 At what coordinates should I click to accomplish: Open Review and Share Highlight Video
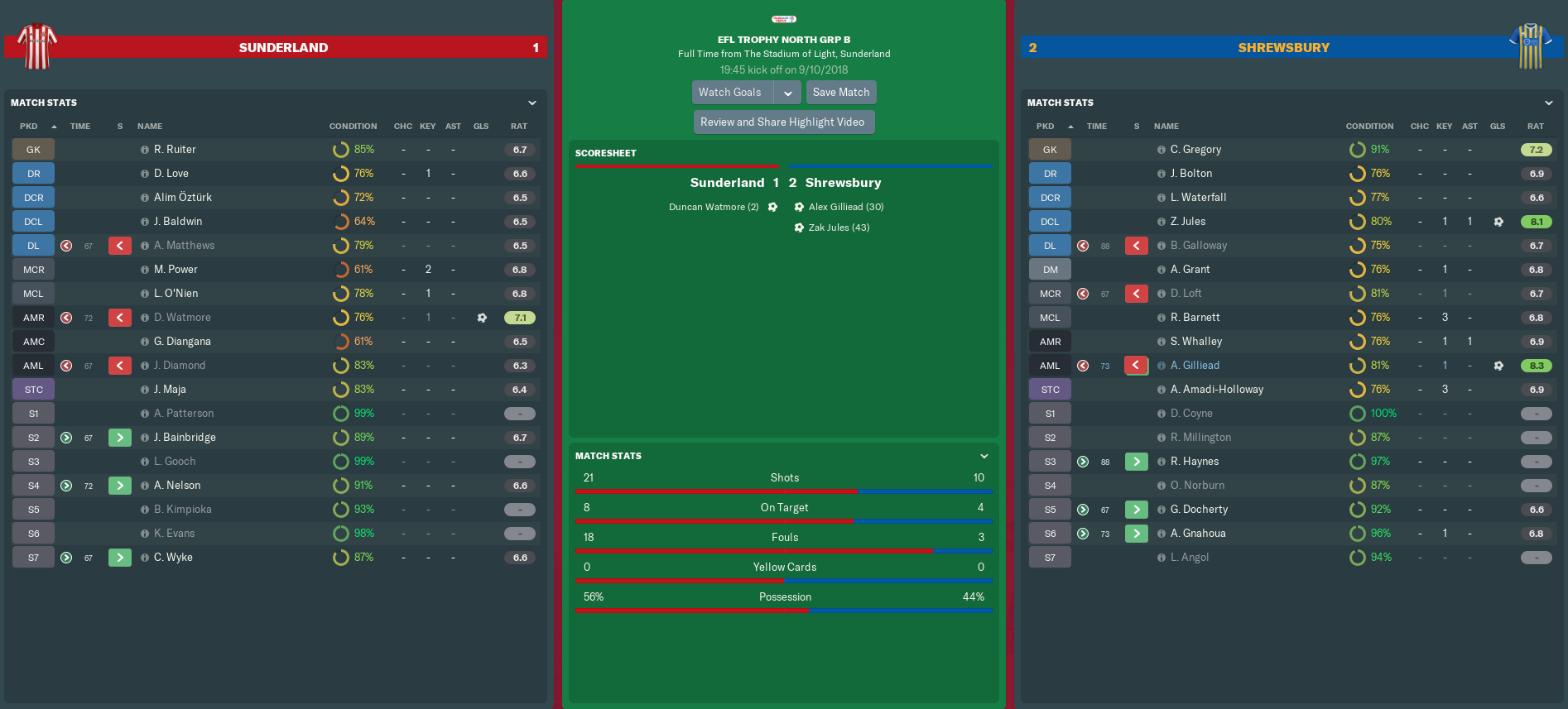pos(782,122)
